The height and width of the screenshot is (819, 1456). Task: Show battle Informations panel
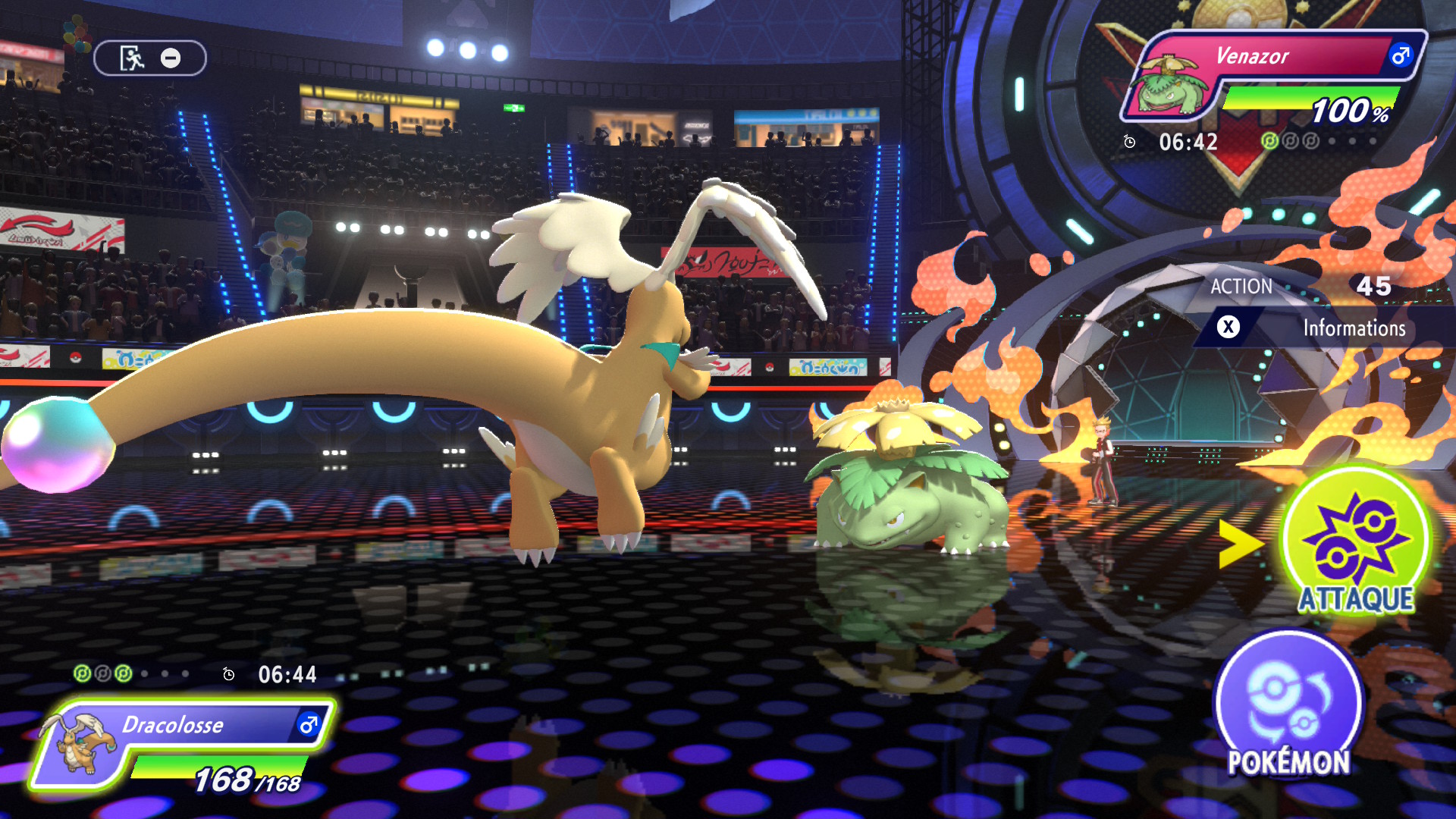point(1323,328)
